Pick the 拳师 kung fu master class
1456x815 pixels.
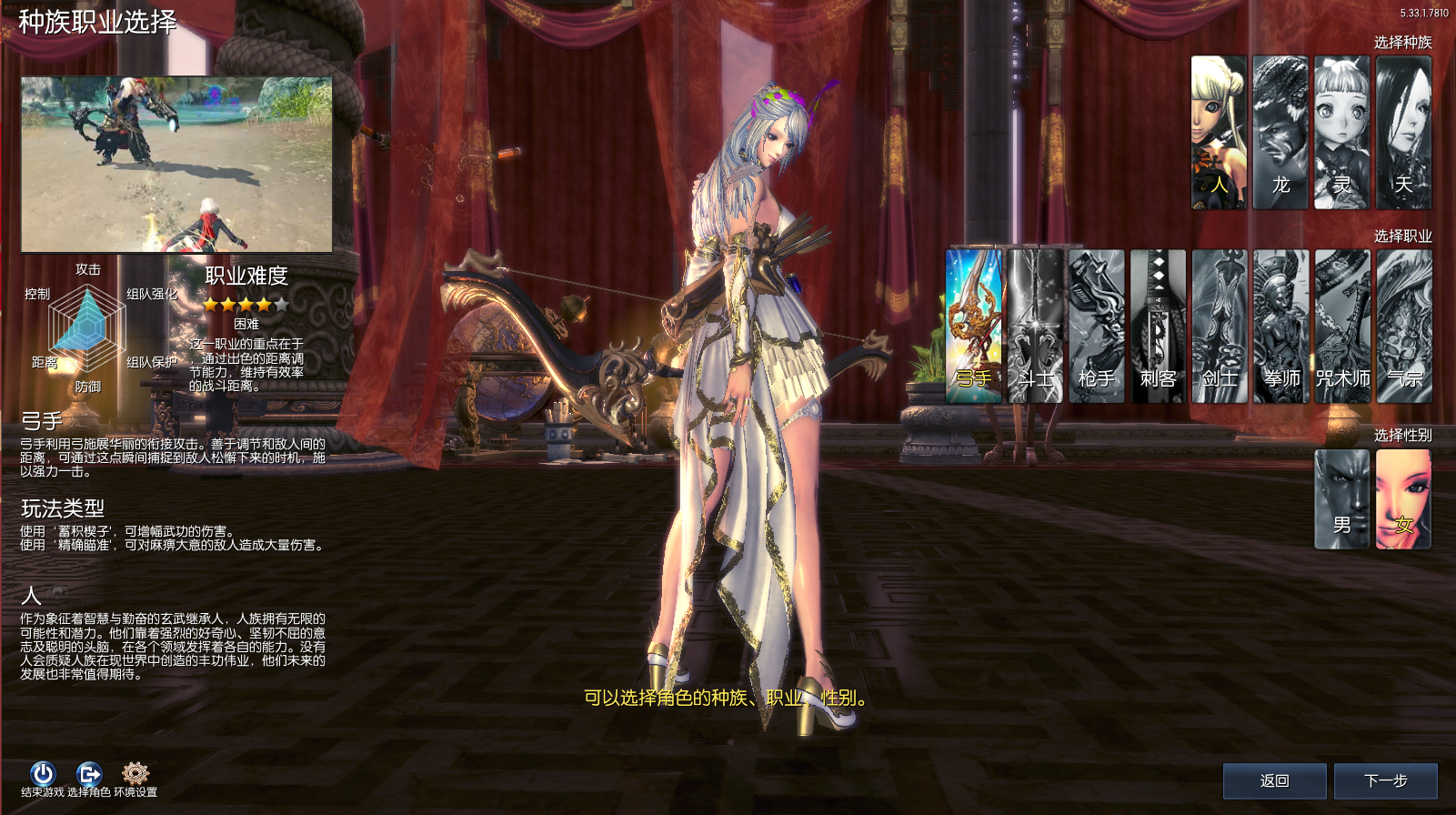(x=1281, y=326)
